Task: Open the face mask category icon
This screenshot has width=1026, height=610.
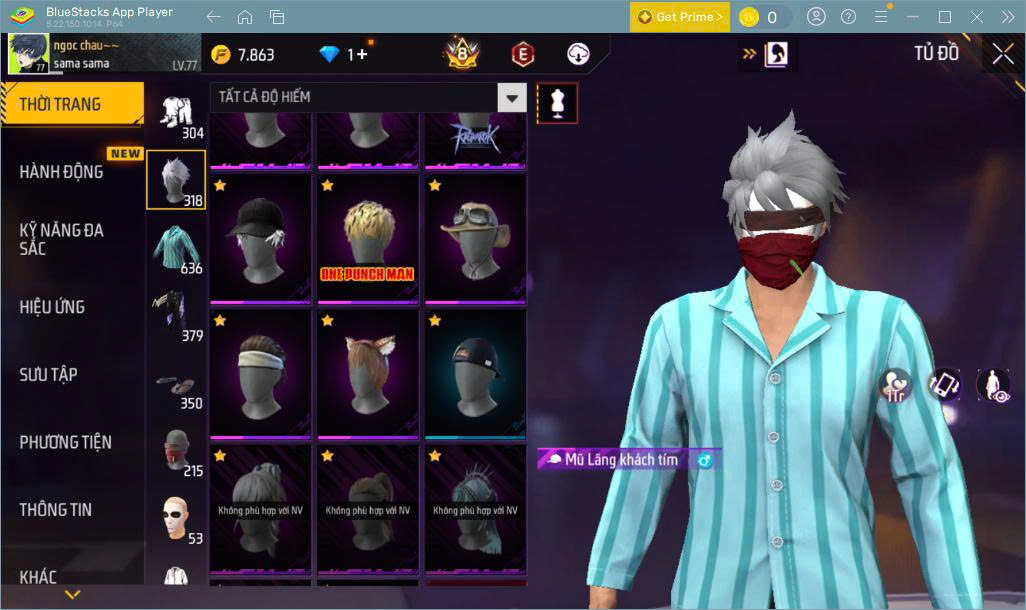Action: pos(176,450)
